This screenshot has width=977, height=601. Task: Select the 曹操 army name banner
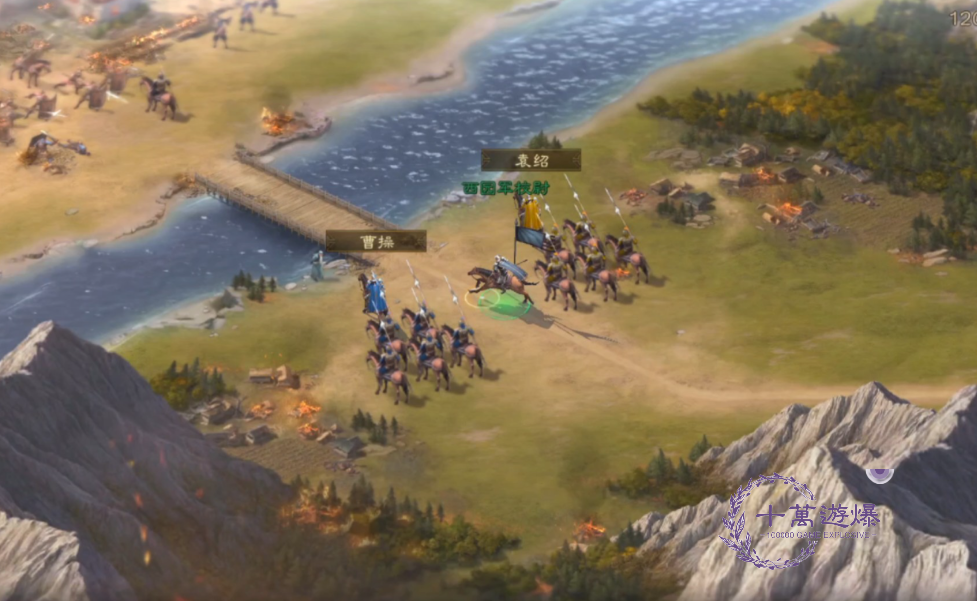(376, 241)
